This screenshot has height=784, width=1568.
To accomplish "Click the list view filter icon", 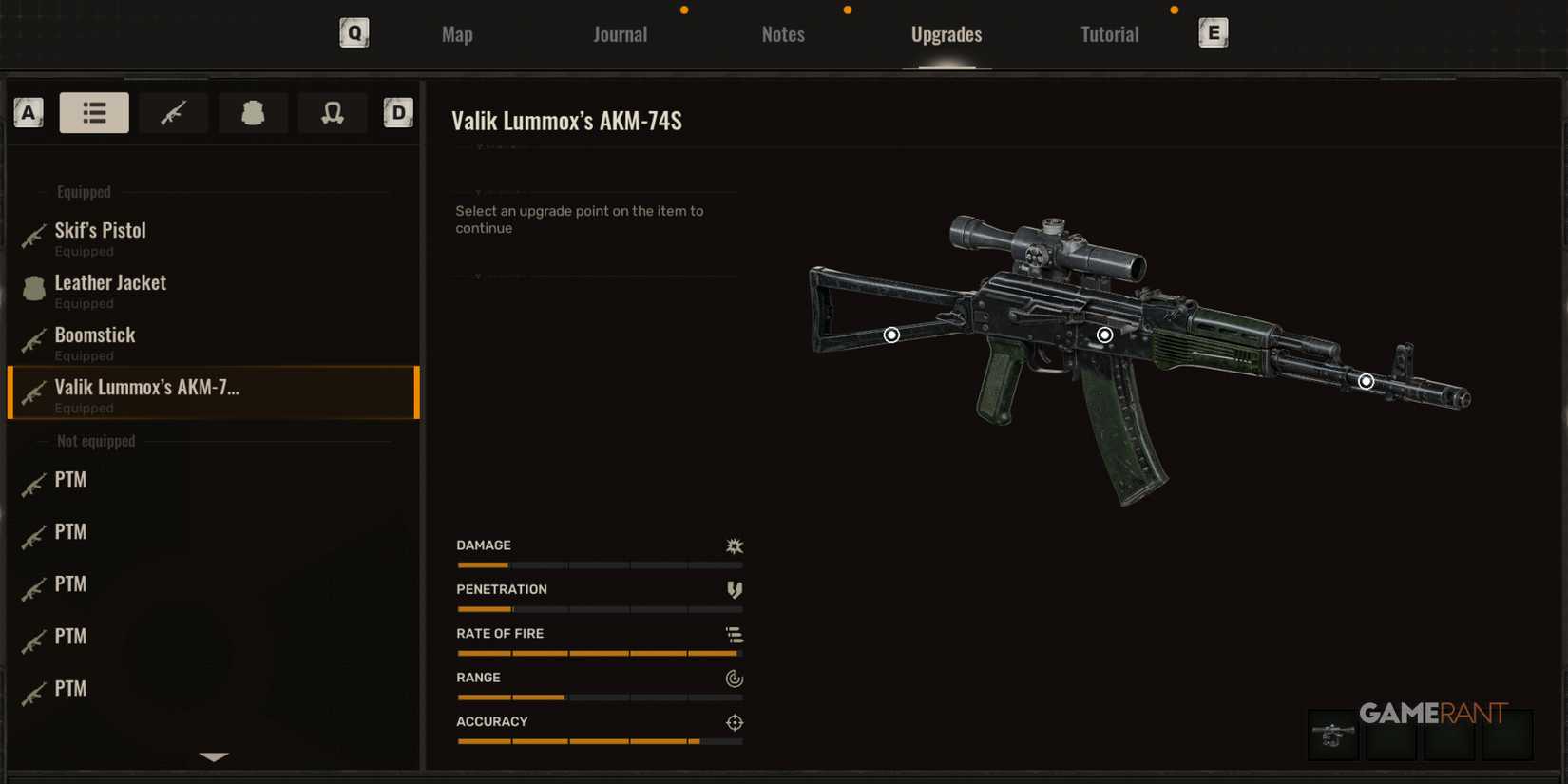I will tap(94, 112).
